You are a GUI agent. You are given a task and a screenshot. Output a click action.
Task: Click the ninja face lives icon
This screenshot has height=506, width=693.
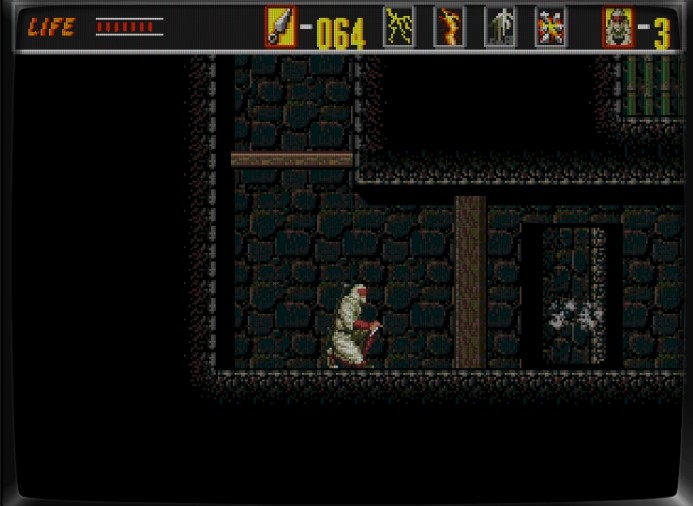pyautogui.click(x=618, y=27)
